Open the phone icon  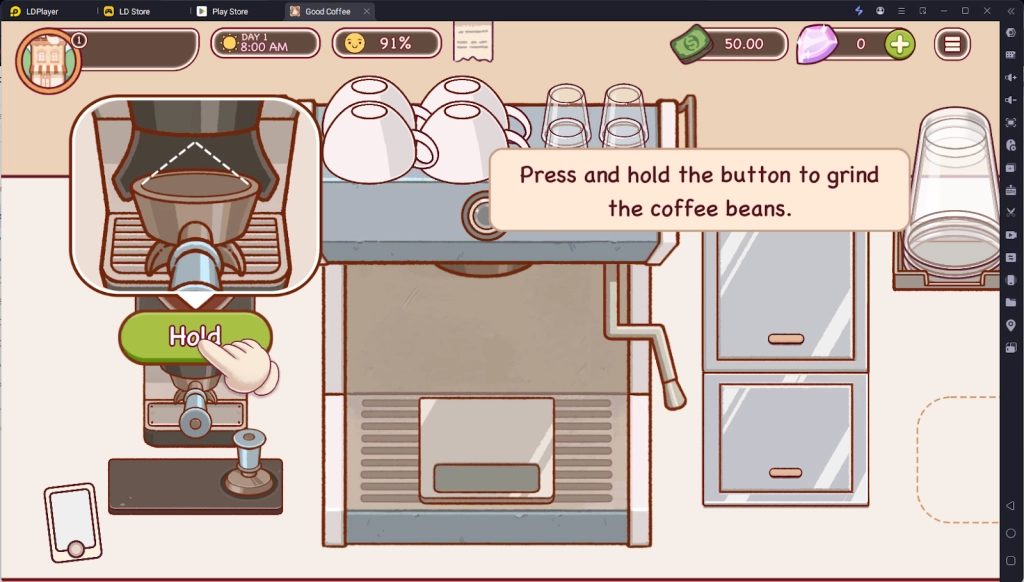(x=73, y=522)
